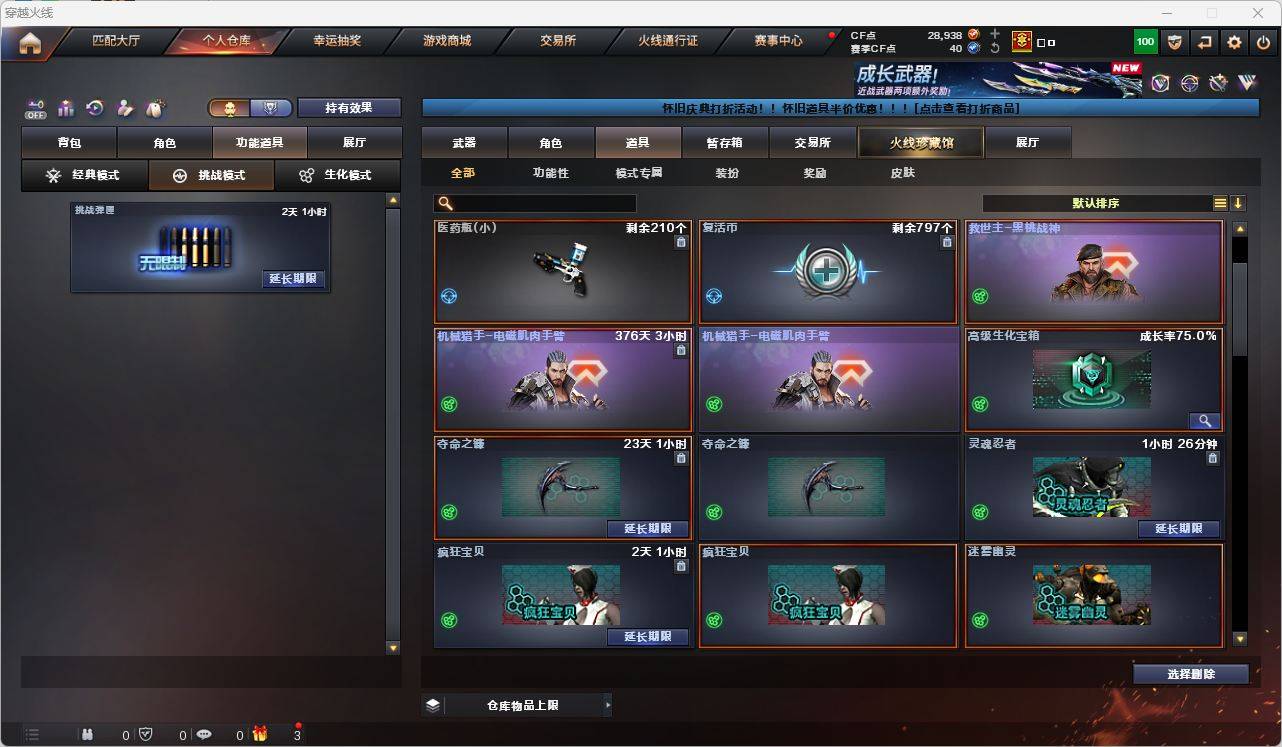The height and width of the screenshot is (747, 1282).
Task: Toggle the grid/list view icon beside 默认排序
Action: [x=1220, y=202]
